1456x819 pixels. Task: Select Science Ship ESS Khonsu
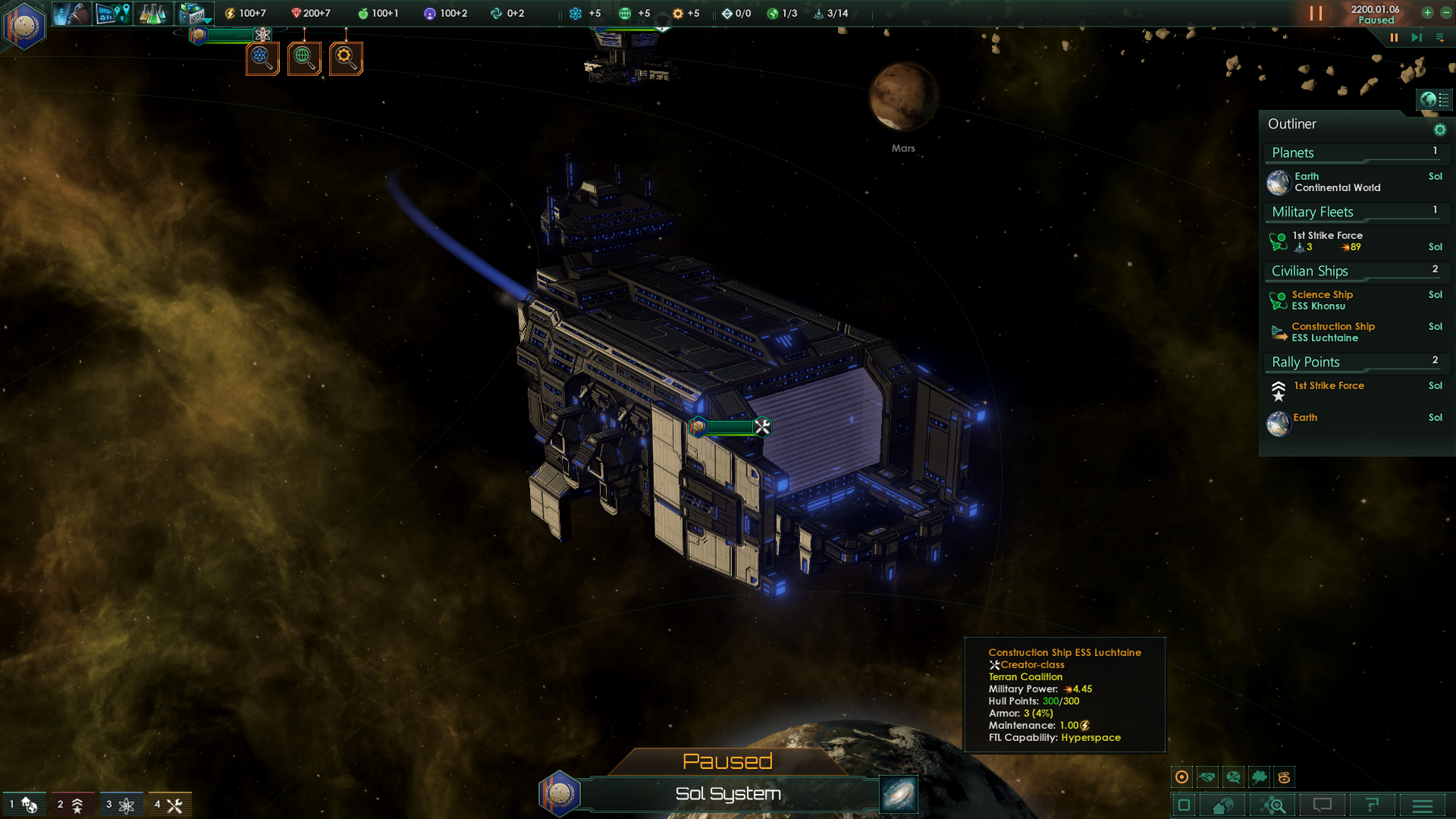tap(1322, 300)
